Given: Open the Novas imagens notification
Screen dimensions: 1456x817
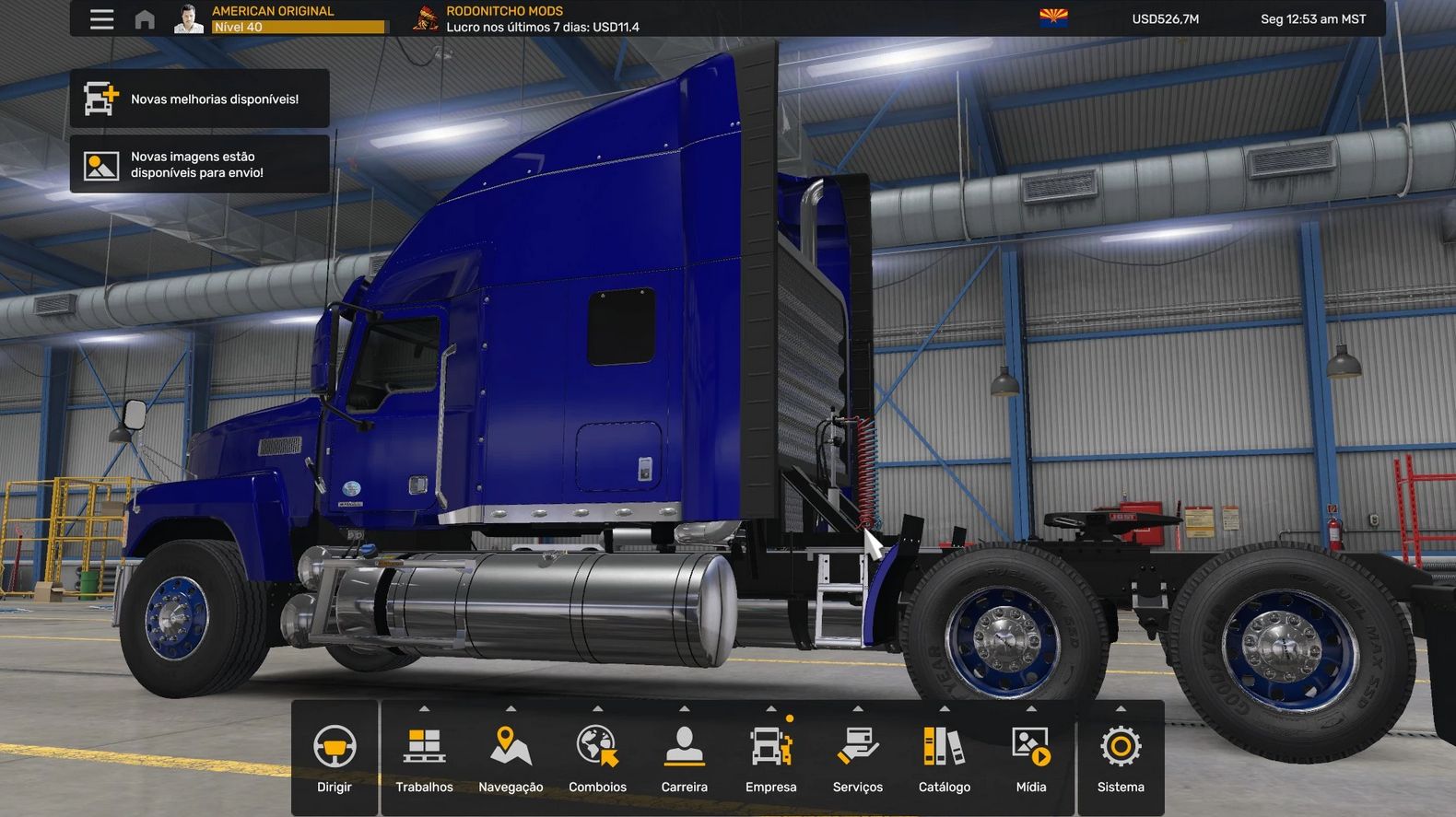Looking at the screenshot, I should (x=200, y=165).
